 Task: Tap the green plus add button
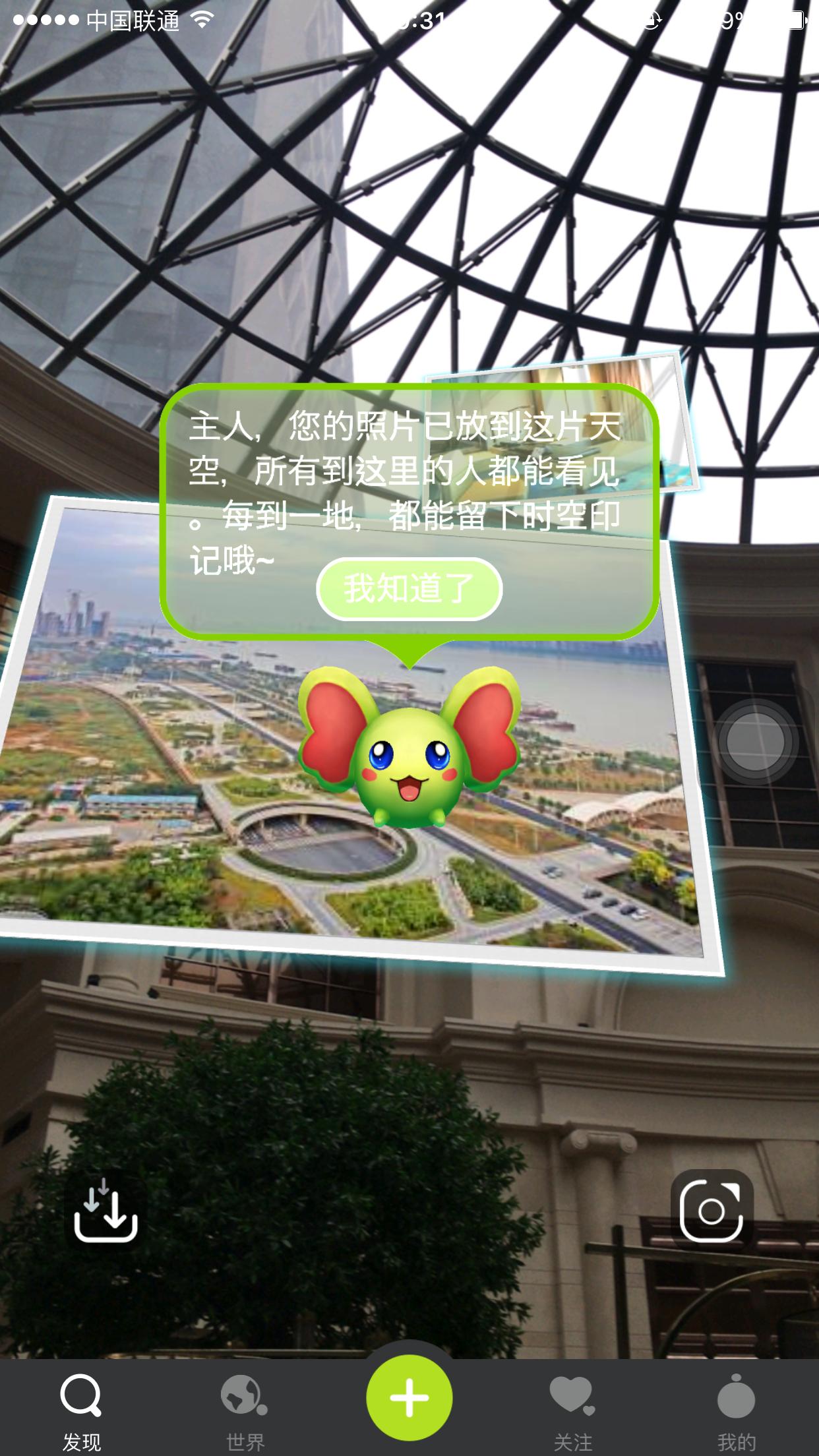pos(409,1397)
